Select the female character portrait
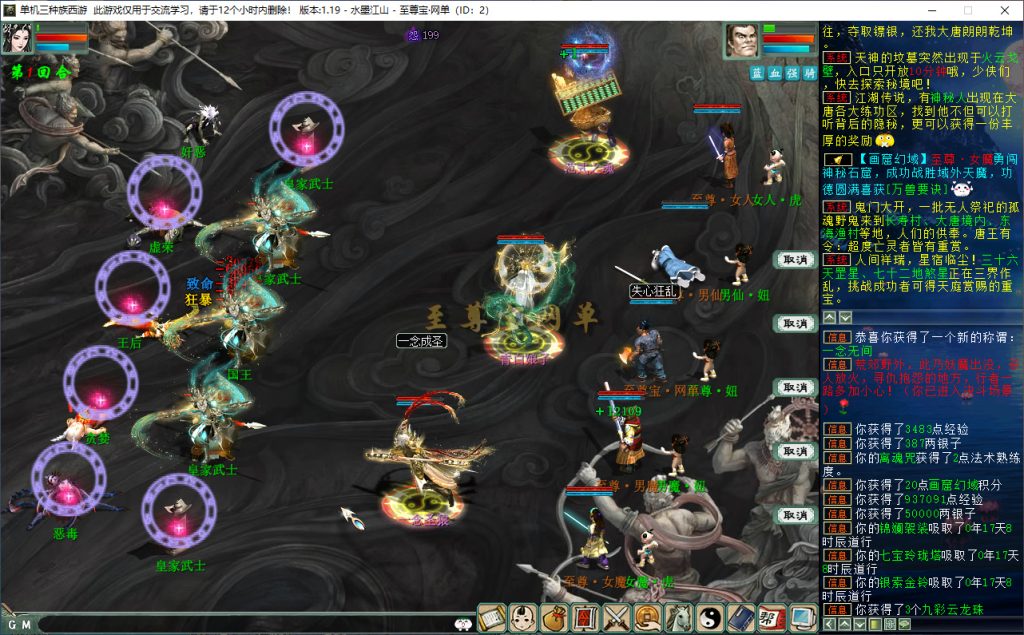 (x=19, y=39)
